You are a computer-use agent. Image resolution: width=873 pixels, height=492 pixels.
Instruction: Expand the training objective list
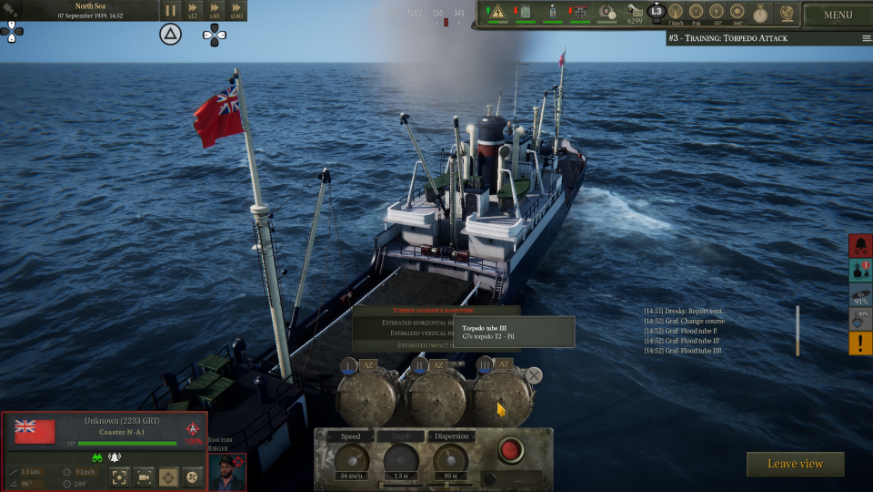point(866,38)
